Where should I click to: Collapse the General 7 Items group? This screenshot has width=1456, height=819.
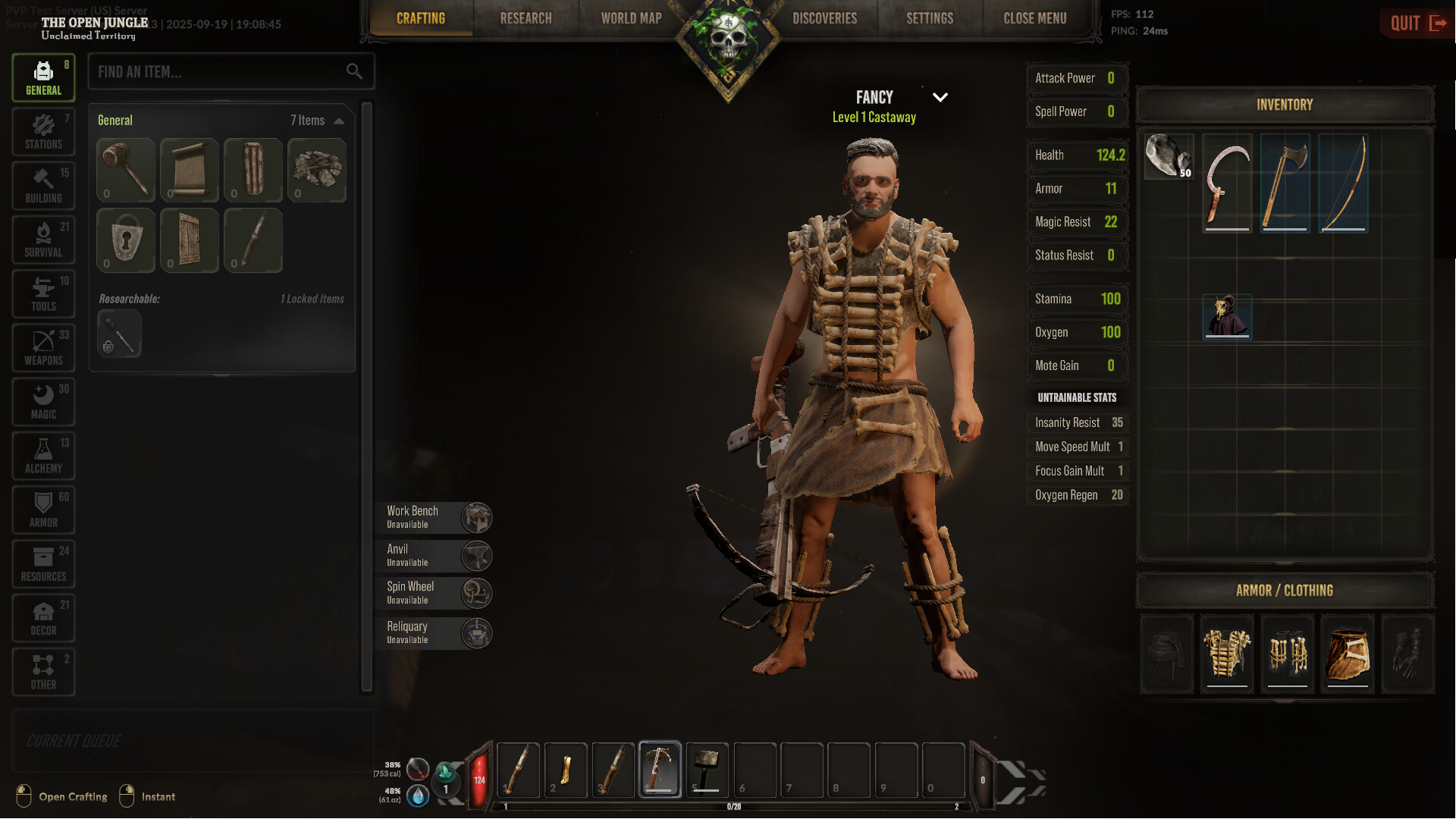pyautogui.click(x=339, y=120)
